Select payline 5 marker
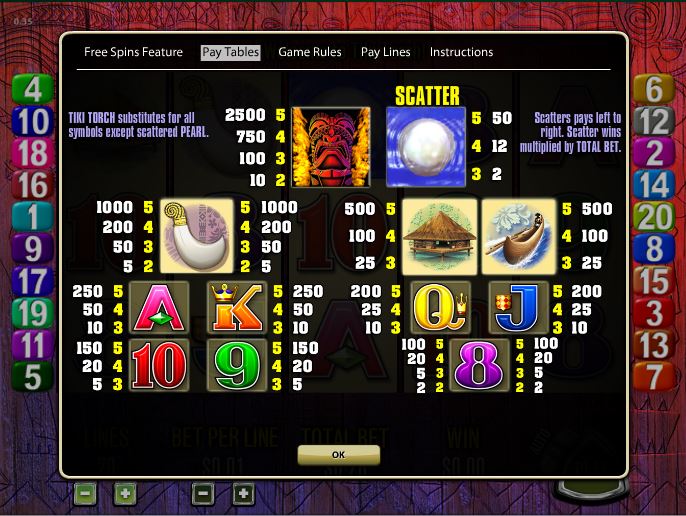This screenshot has height=516, width=686. 33,377
